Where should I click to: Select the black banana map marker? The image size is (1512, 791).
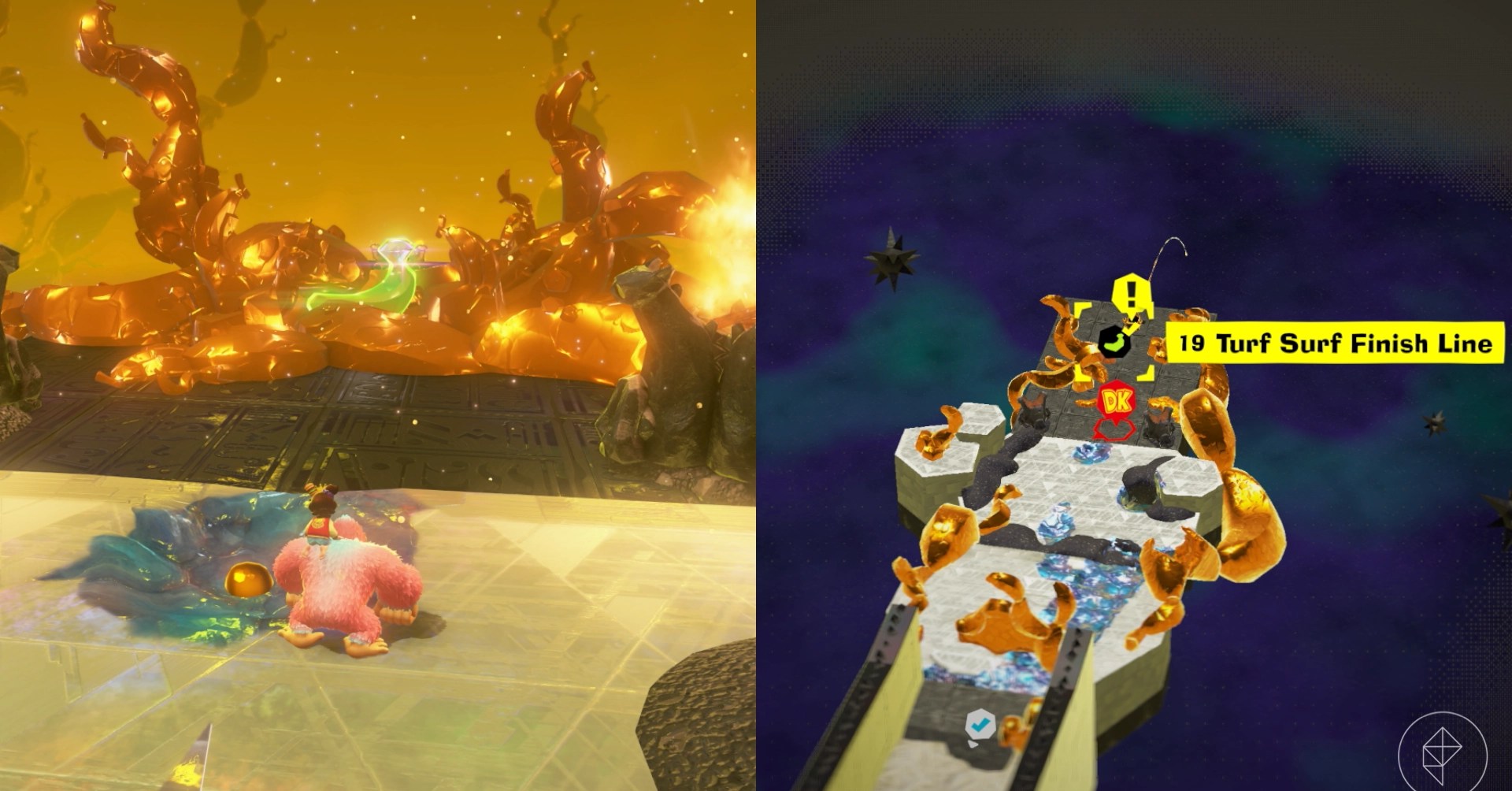pos(1114,344)
